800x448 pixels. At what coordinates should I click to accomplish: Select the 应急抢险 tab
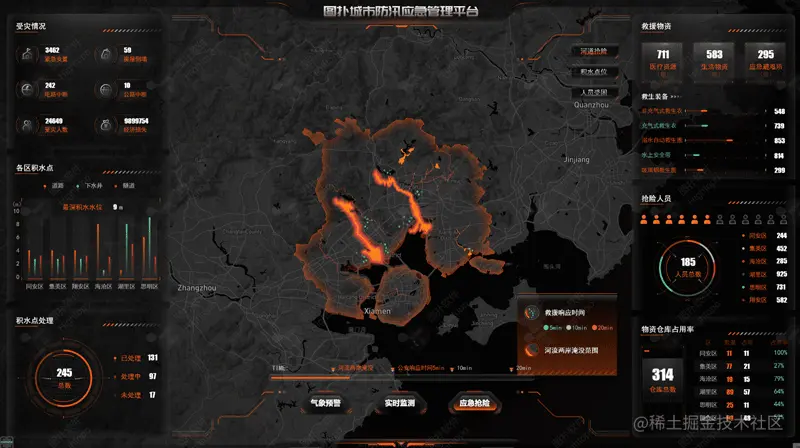474,403
